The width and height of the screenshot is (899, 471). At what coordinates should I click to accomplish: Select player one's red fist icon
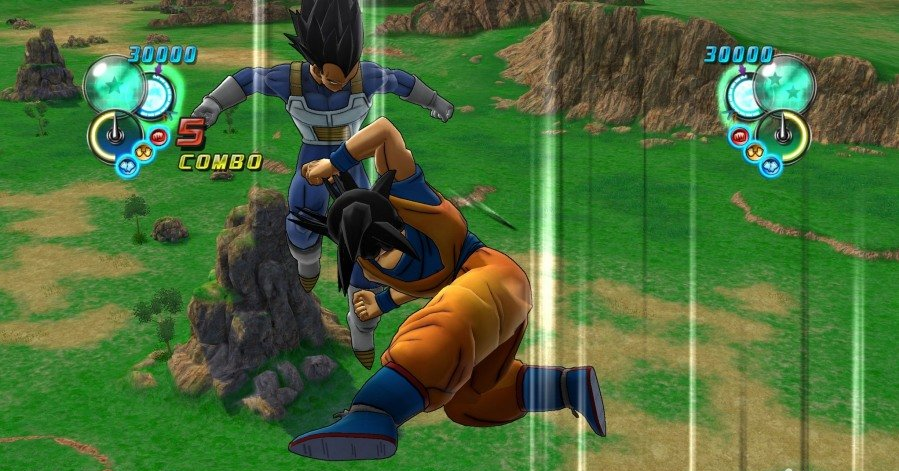[x=158, y=136]
